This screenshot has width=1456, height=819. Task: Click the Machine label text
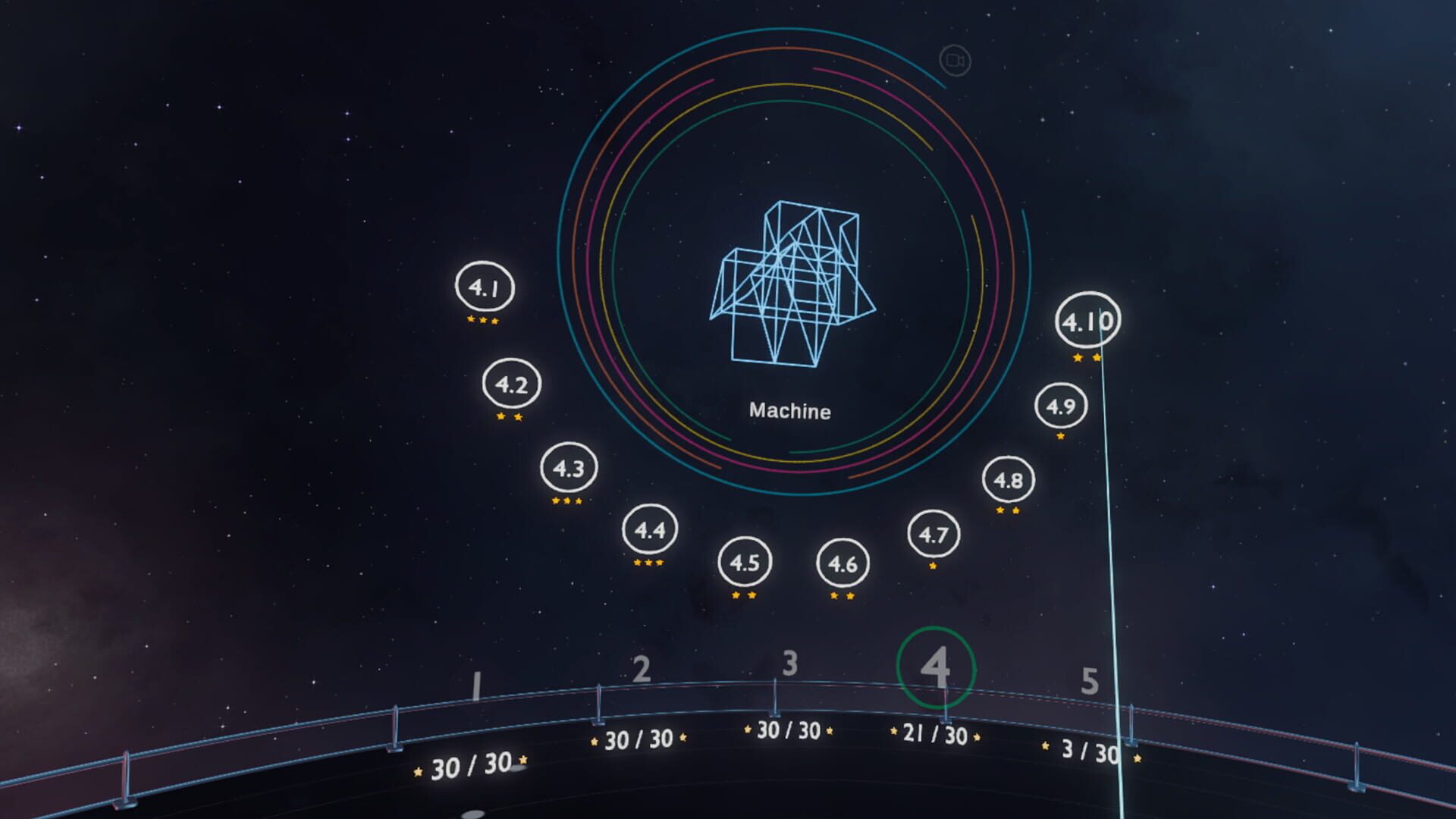(790, 412)
